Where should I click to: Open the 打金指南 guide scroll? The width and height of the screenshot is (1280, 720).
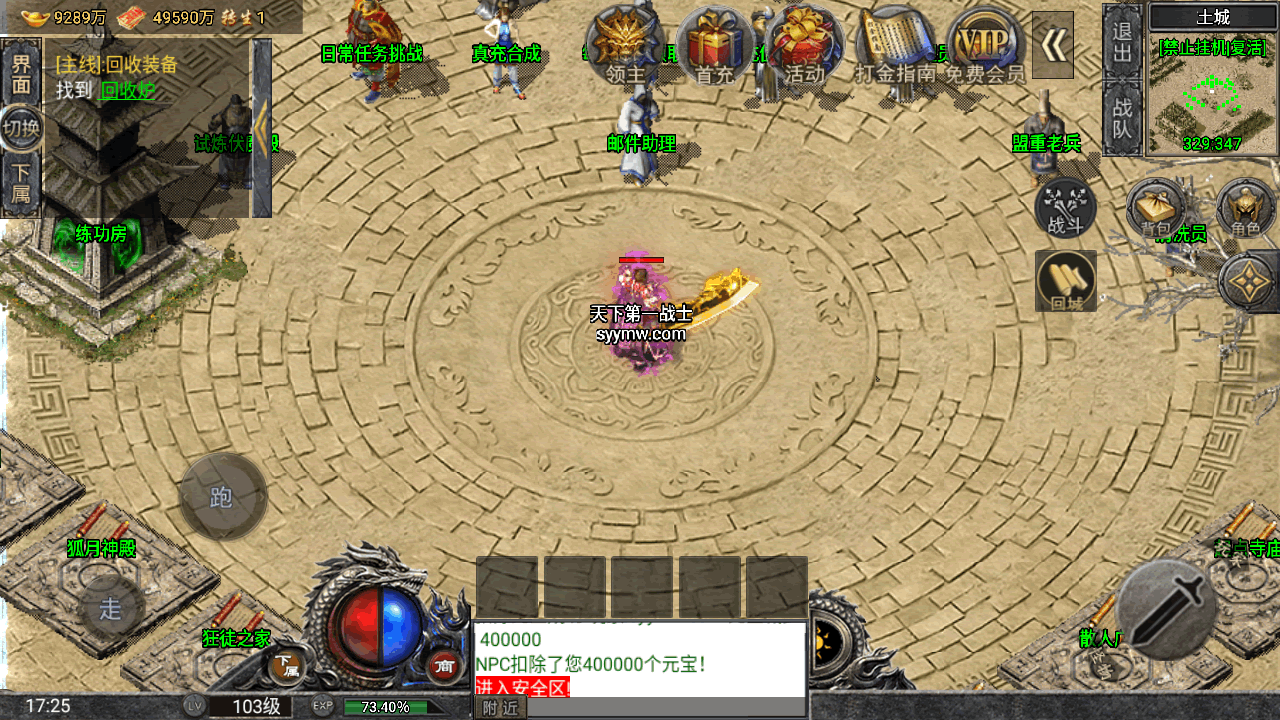[895, 47]
